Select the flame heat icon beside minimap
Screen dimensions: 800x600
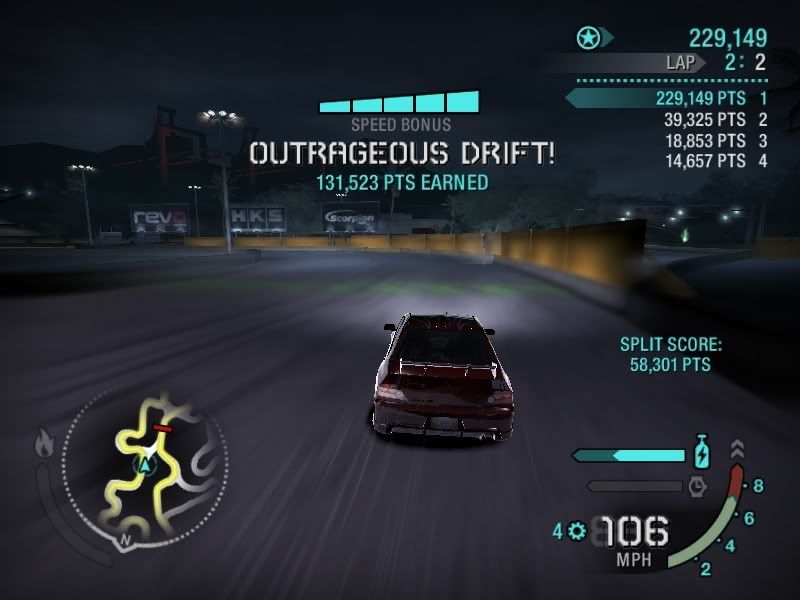point(43,439)
